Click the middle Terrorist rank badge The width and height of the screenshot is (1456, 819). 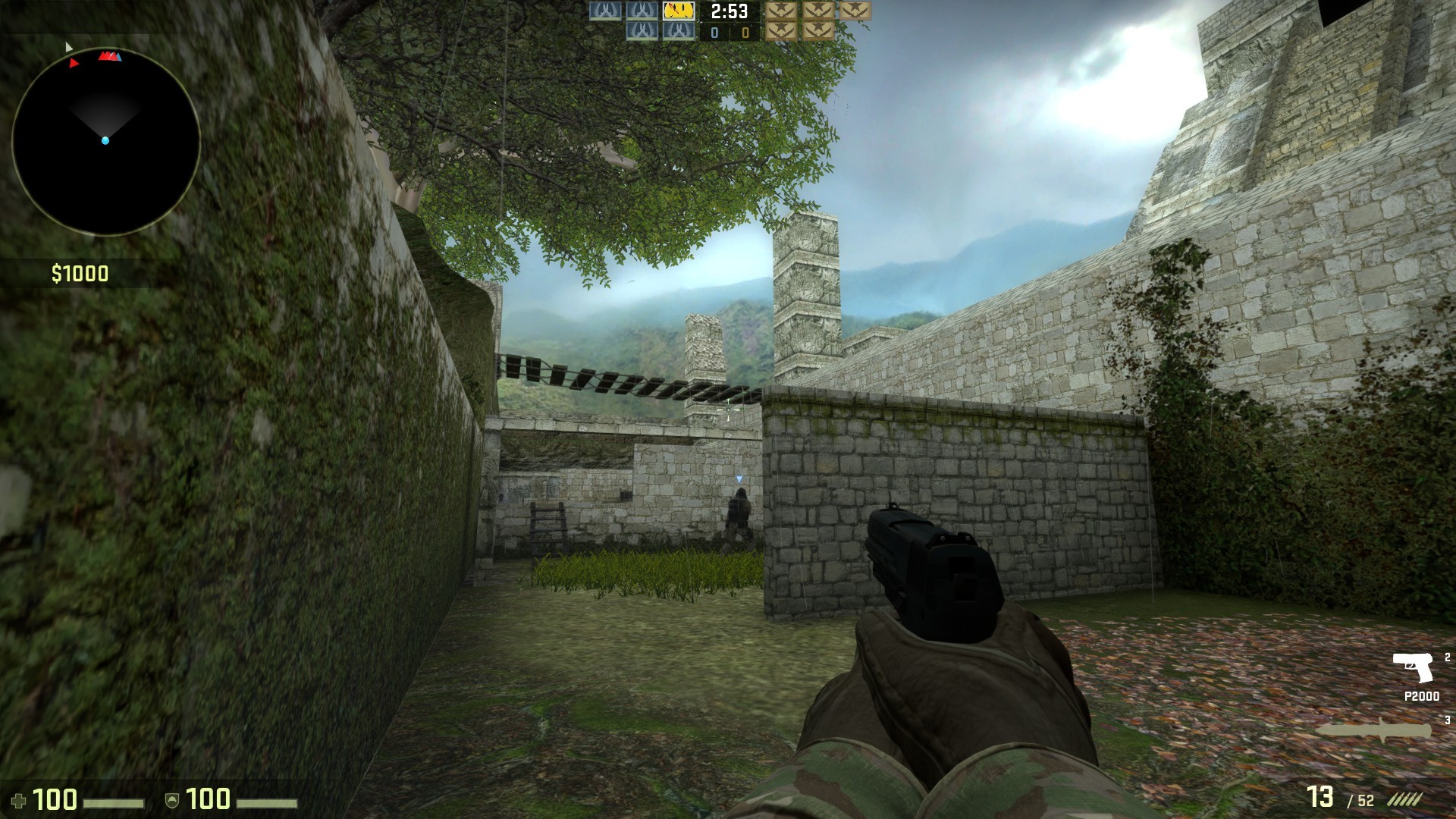click(820, 11)
